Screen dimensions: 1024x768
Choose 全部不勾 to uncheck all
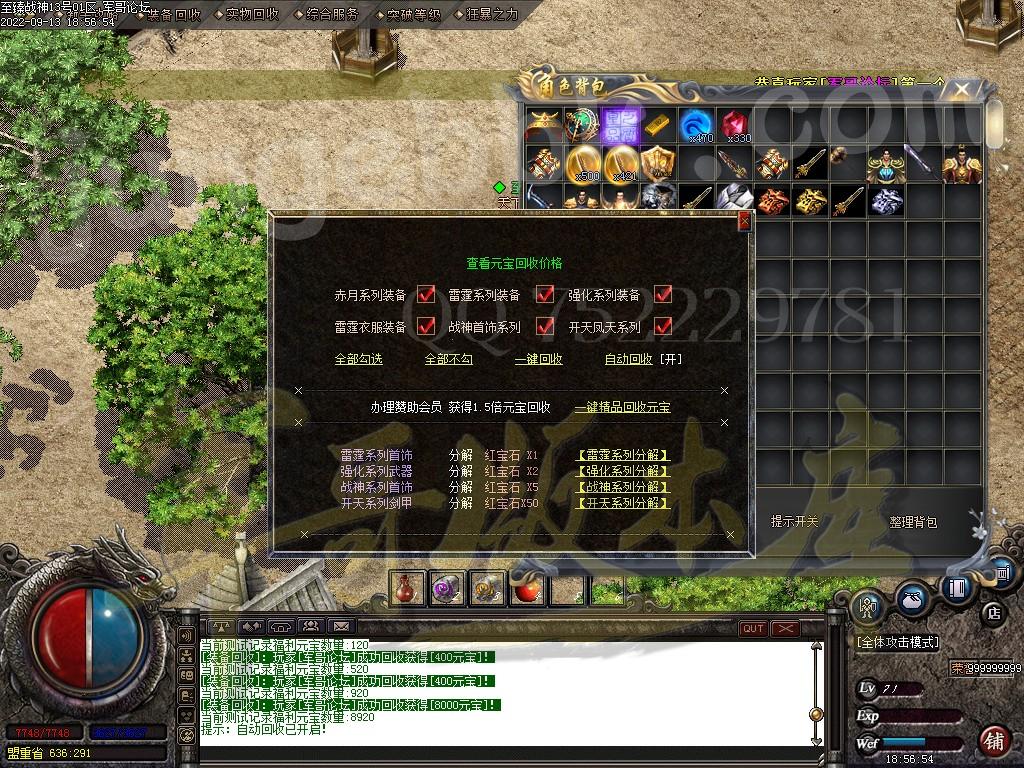coord(448,359)
